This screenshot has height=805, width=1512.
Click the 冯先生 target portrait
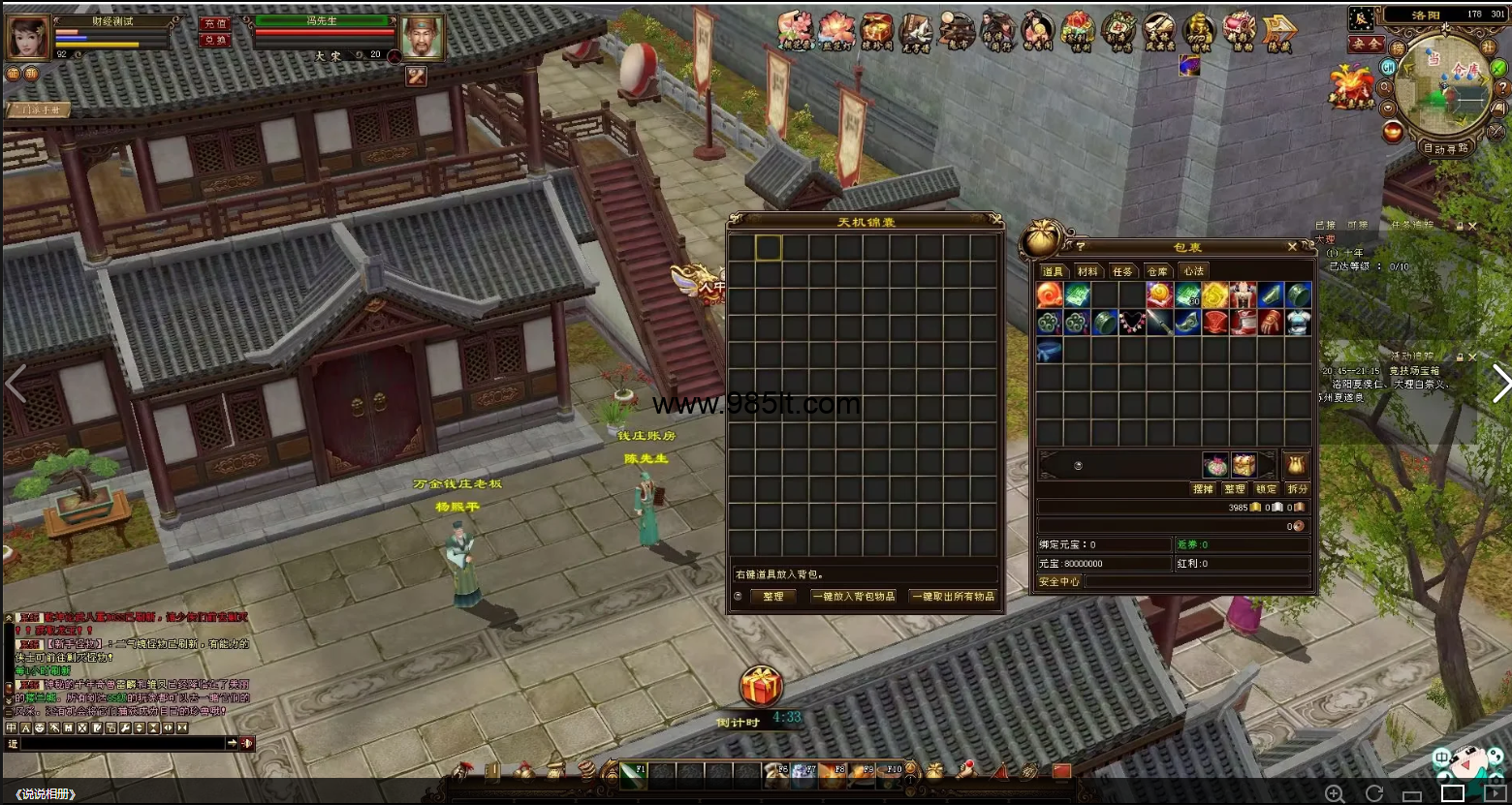tap(423, 38)
